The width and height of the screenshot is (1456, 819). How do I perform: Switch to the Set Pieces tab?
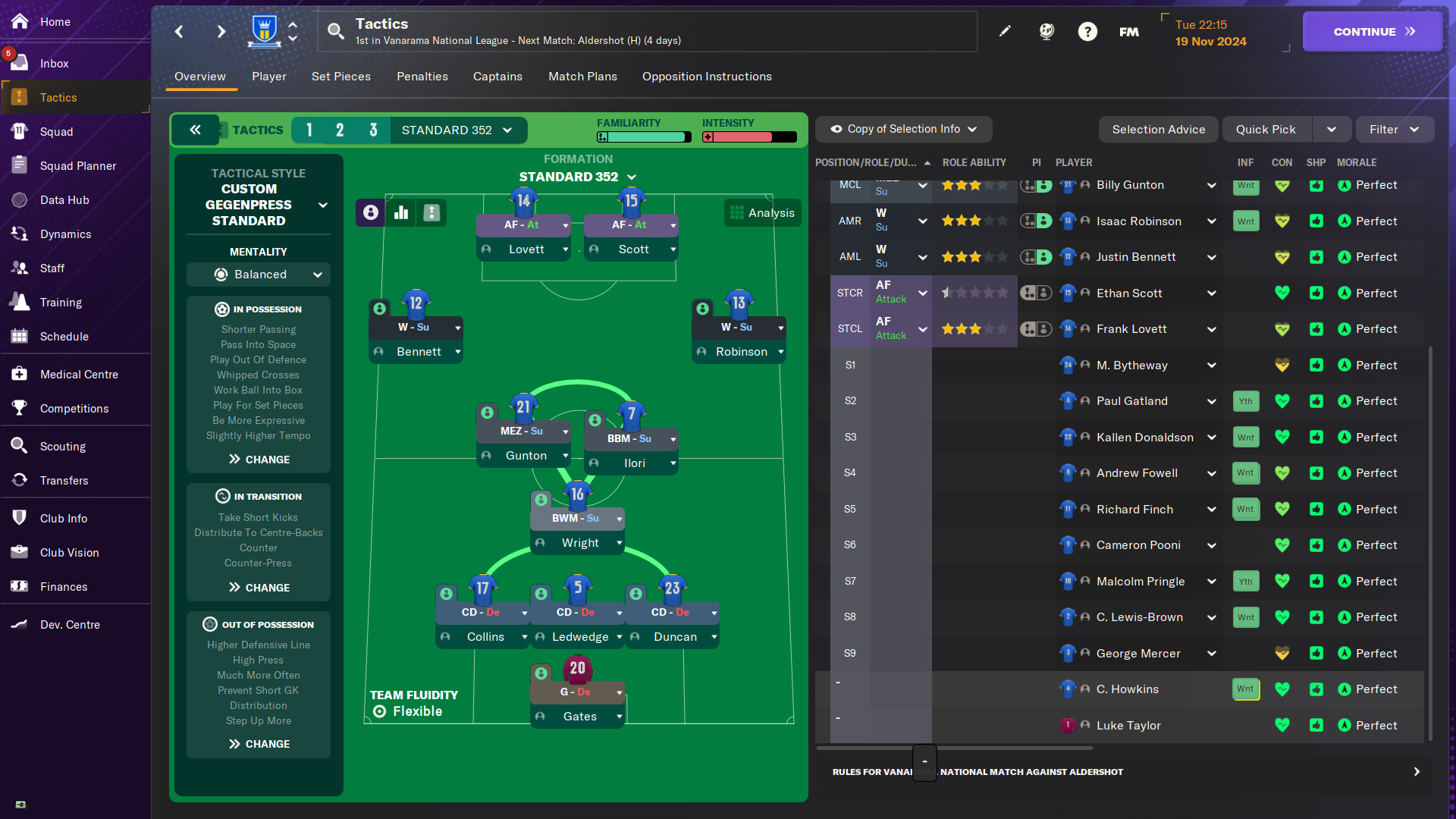(x=341, y=77)
